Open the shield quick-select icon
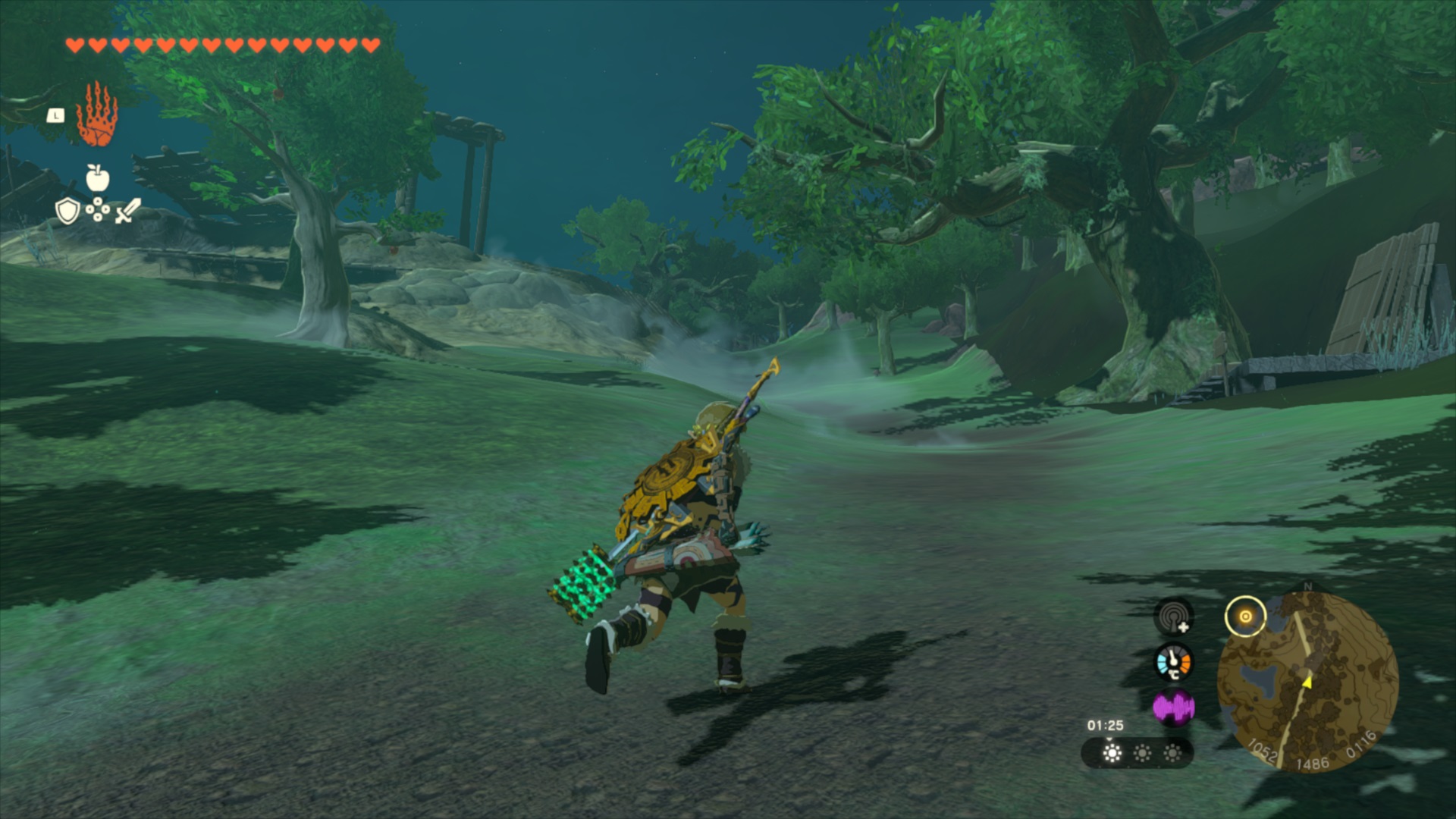 pos(67,211)
